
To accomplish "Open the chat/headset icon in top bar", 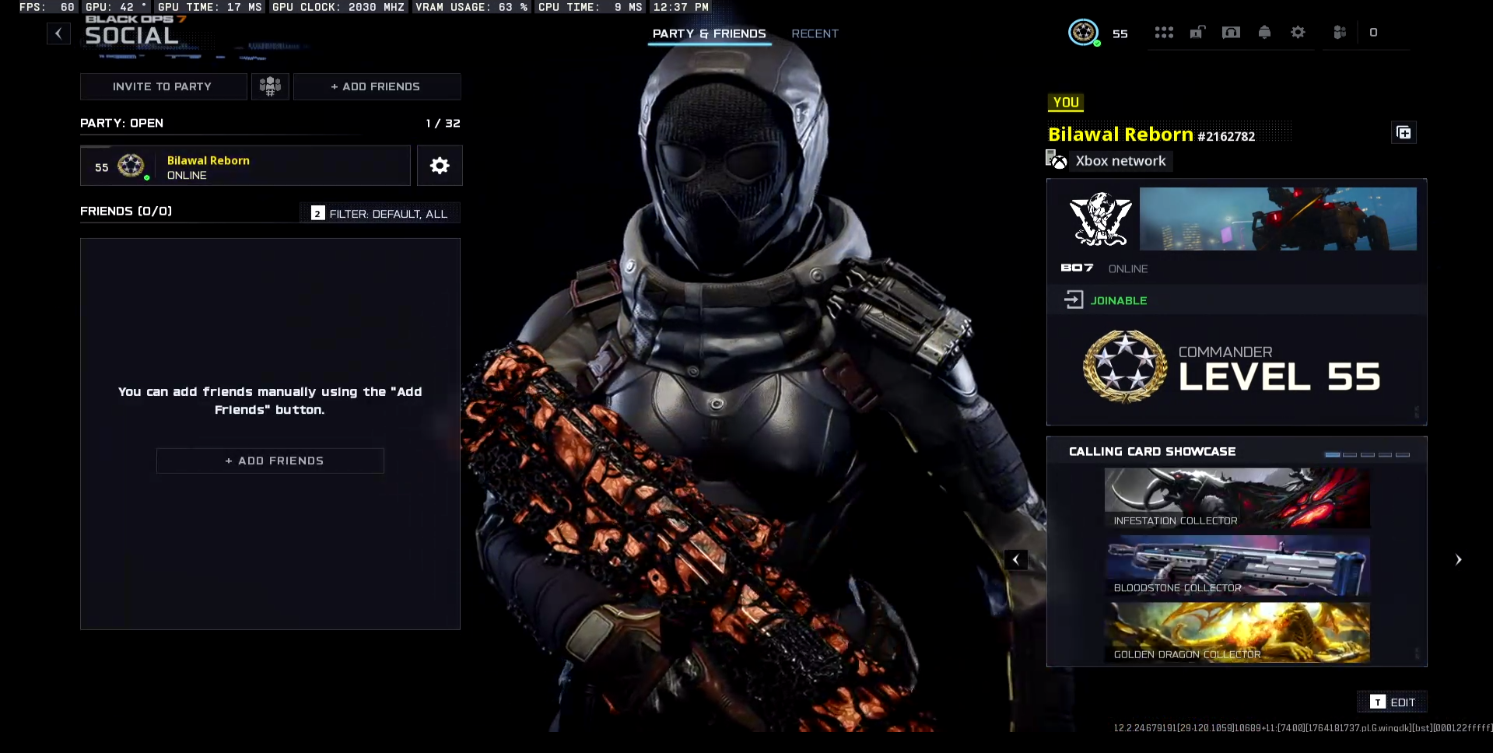I will (1231, 32).
